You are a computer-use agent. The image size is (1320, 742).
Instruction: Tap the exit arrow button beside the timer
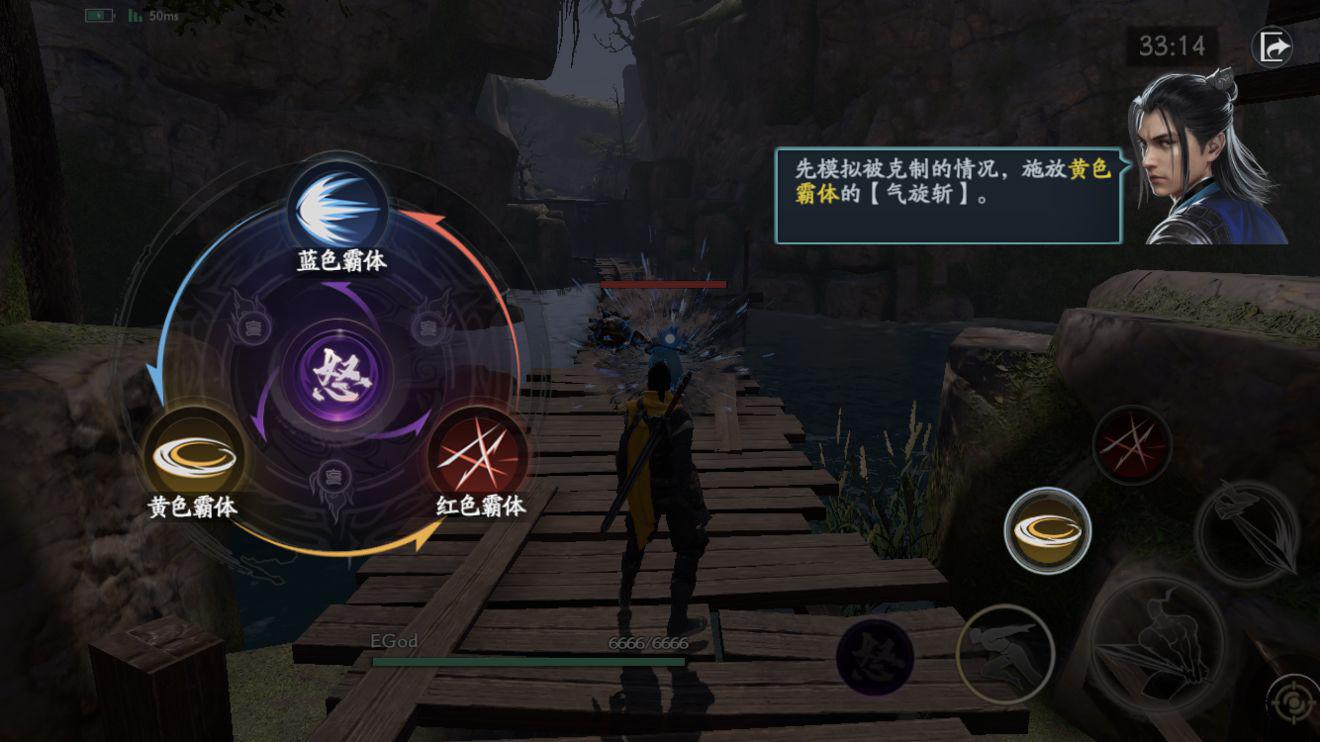click(1273, 47)
